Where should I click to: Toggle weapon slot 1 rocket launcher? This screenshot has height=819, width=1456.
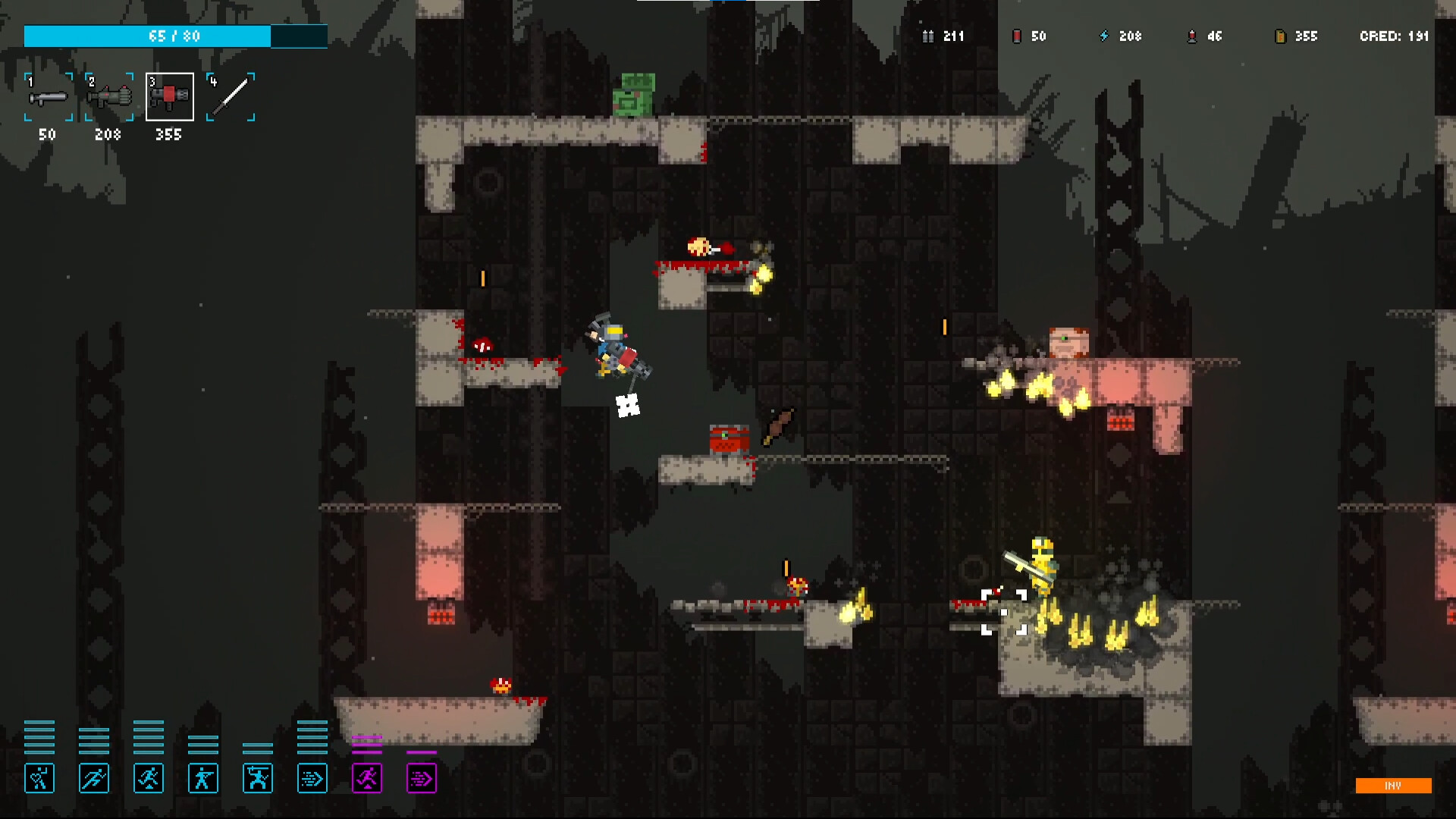[47, 96]
